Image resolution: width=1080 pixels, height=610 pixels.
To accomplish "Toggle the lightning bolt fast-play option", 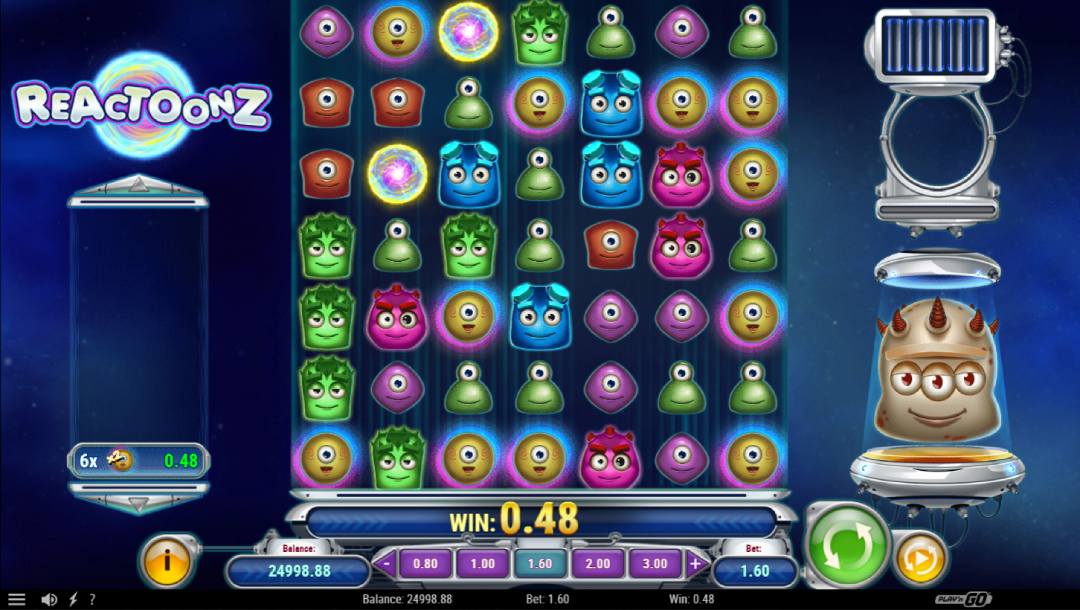I will [71, 600].
